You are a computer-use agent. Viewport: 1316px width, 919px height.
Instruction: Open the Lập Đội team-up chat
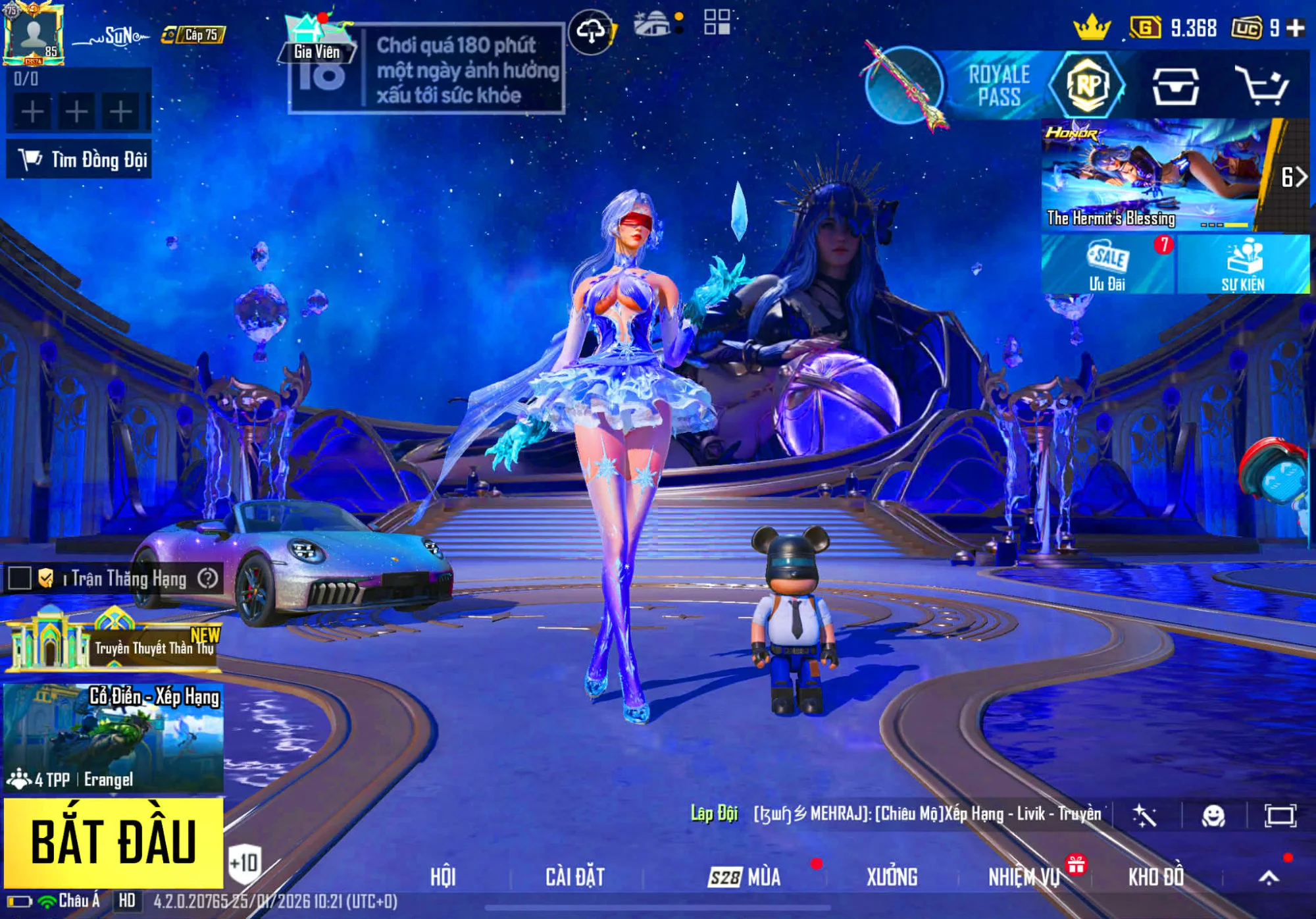point(714,814)
